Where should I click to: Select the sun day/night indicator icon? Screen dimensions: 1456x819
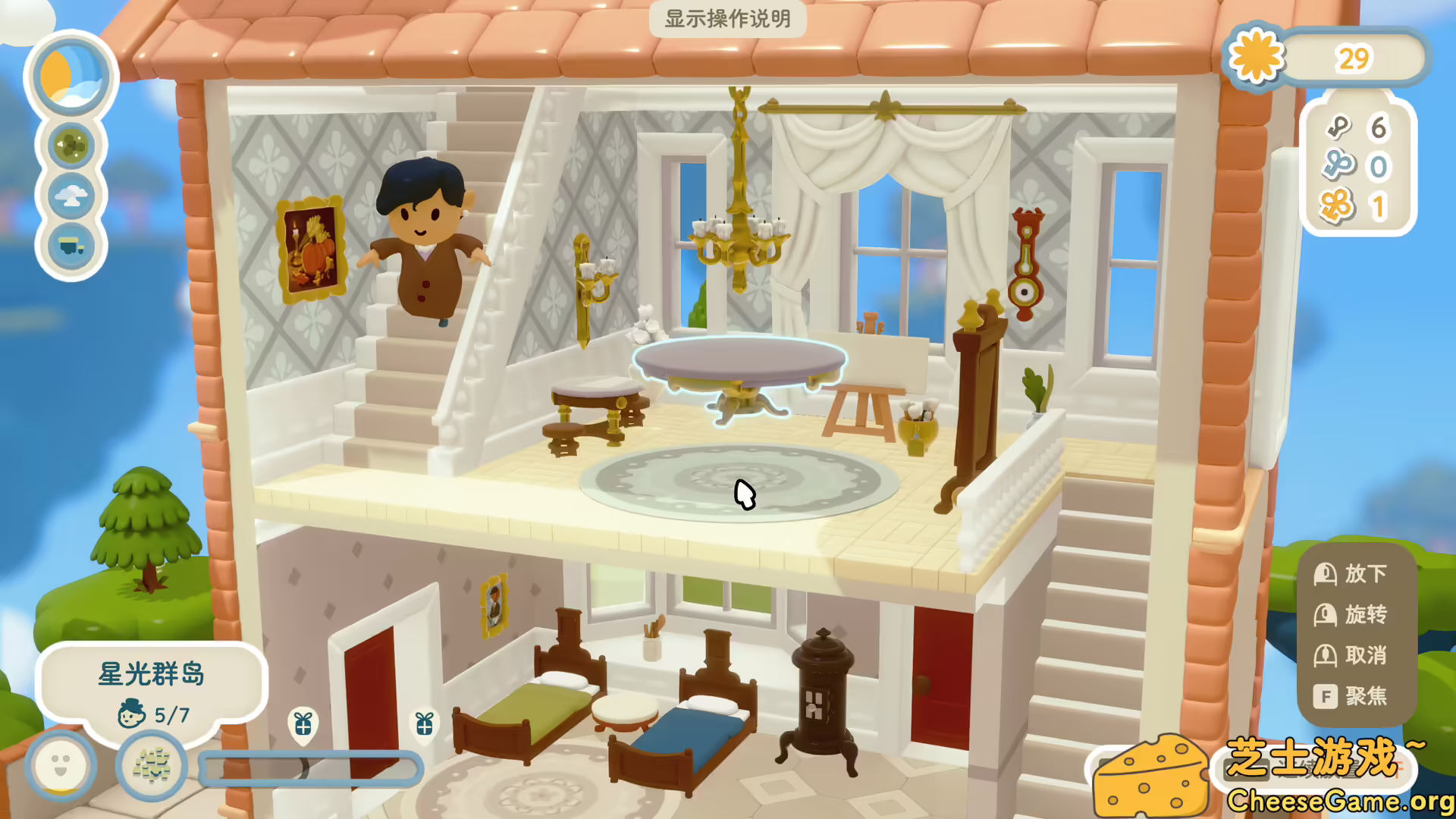point(71,77)
